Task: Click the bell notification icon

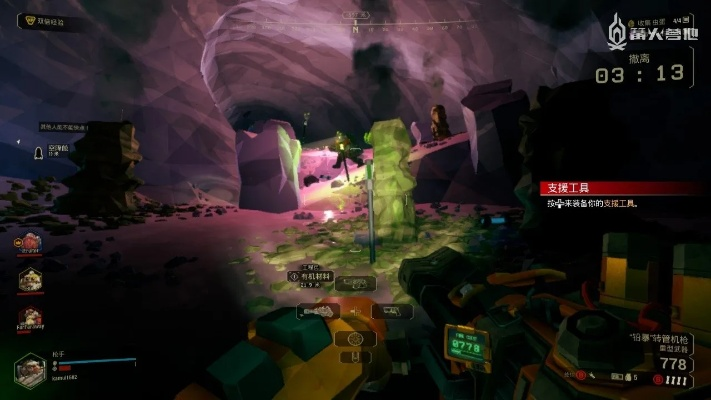Action: click(x=37, y=152)
